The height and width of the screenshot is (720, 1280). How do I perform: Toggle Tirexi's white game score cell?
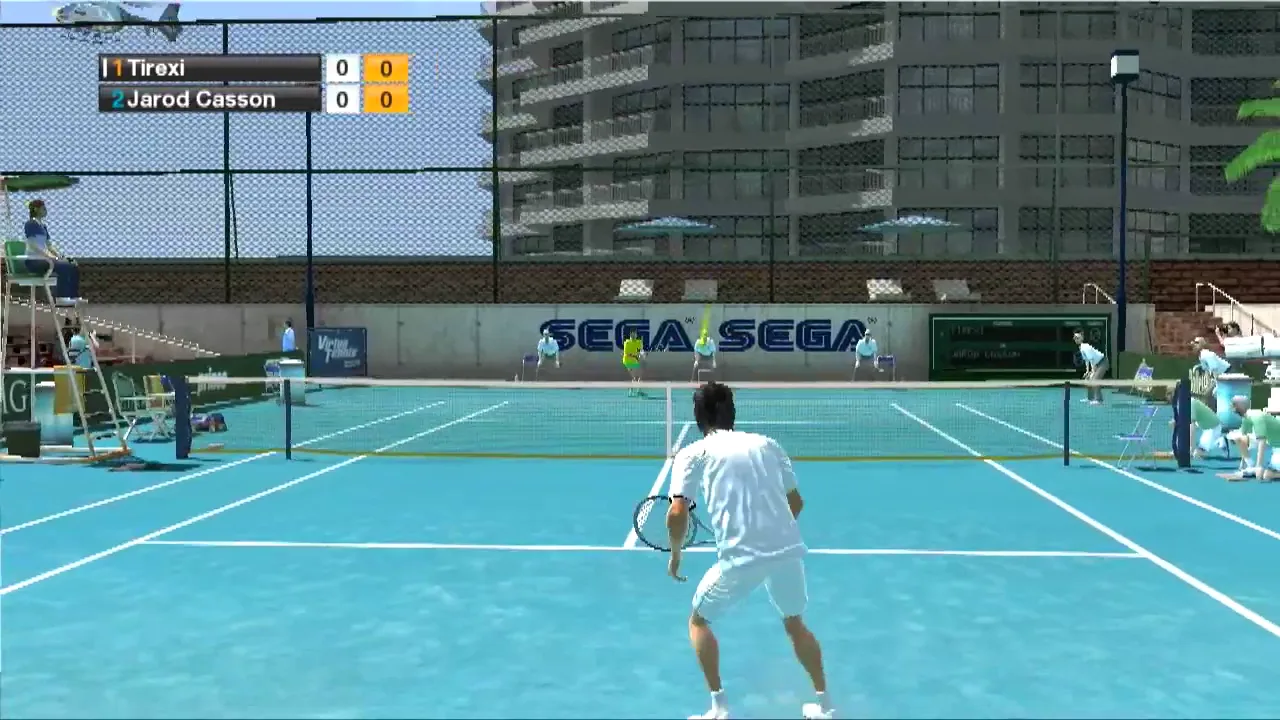tap(341, 68)
